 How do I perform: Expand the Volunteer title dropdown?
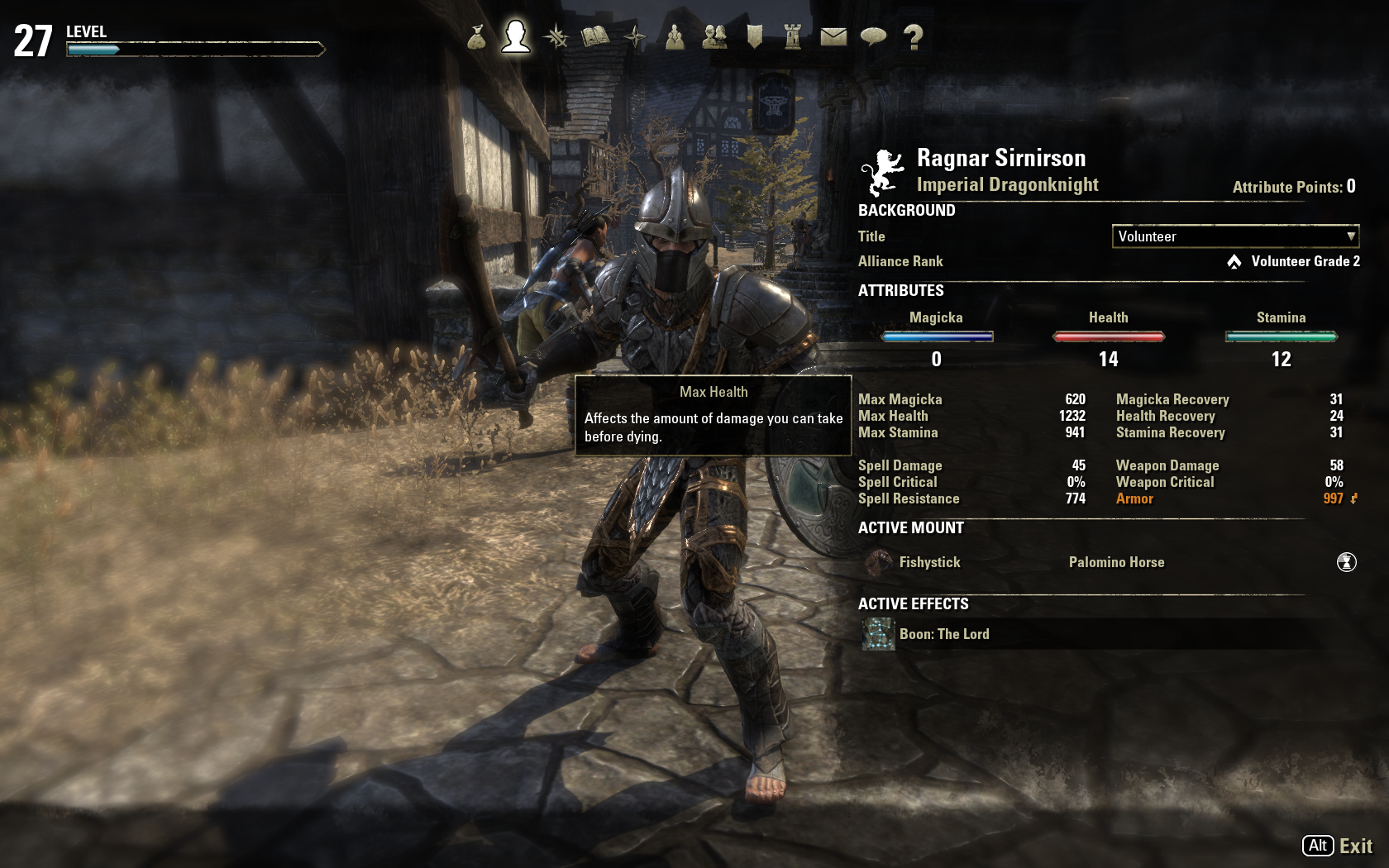[1235, 236]
